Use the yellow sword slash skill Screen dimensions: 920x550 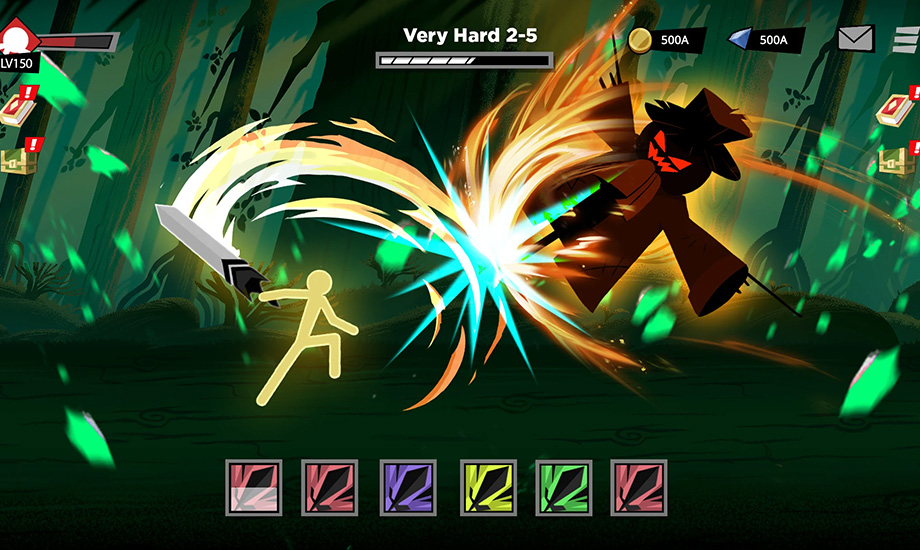tap(487, 487)
